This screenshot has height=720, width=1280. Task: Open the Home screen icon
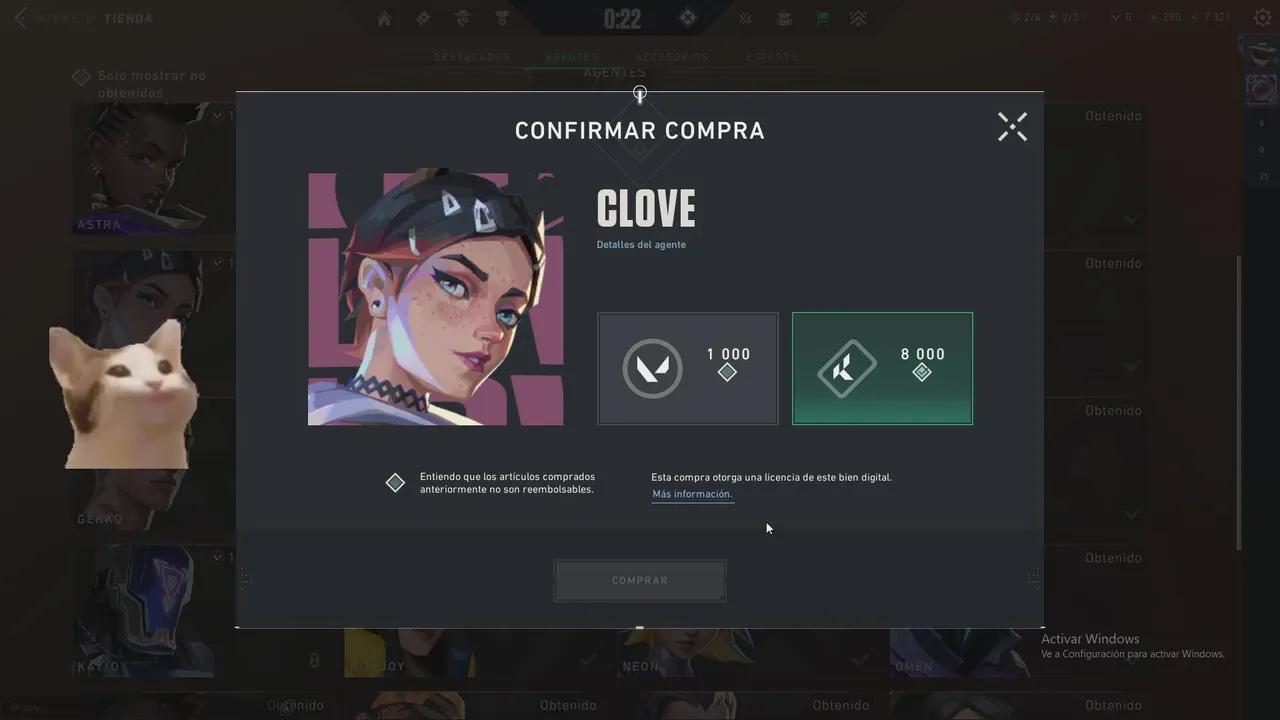point(384,18)
